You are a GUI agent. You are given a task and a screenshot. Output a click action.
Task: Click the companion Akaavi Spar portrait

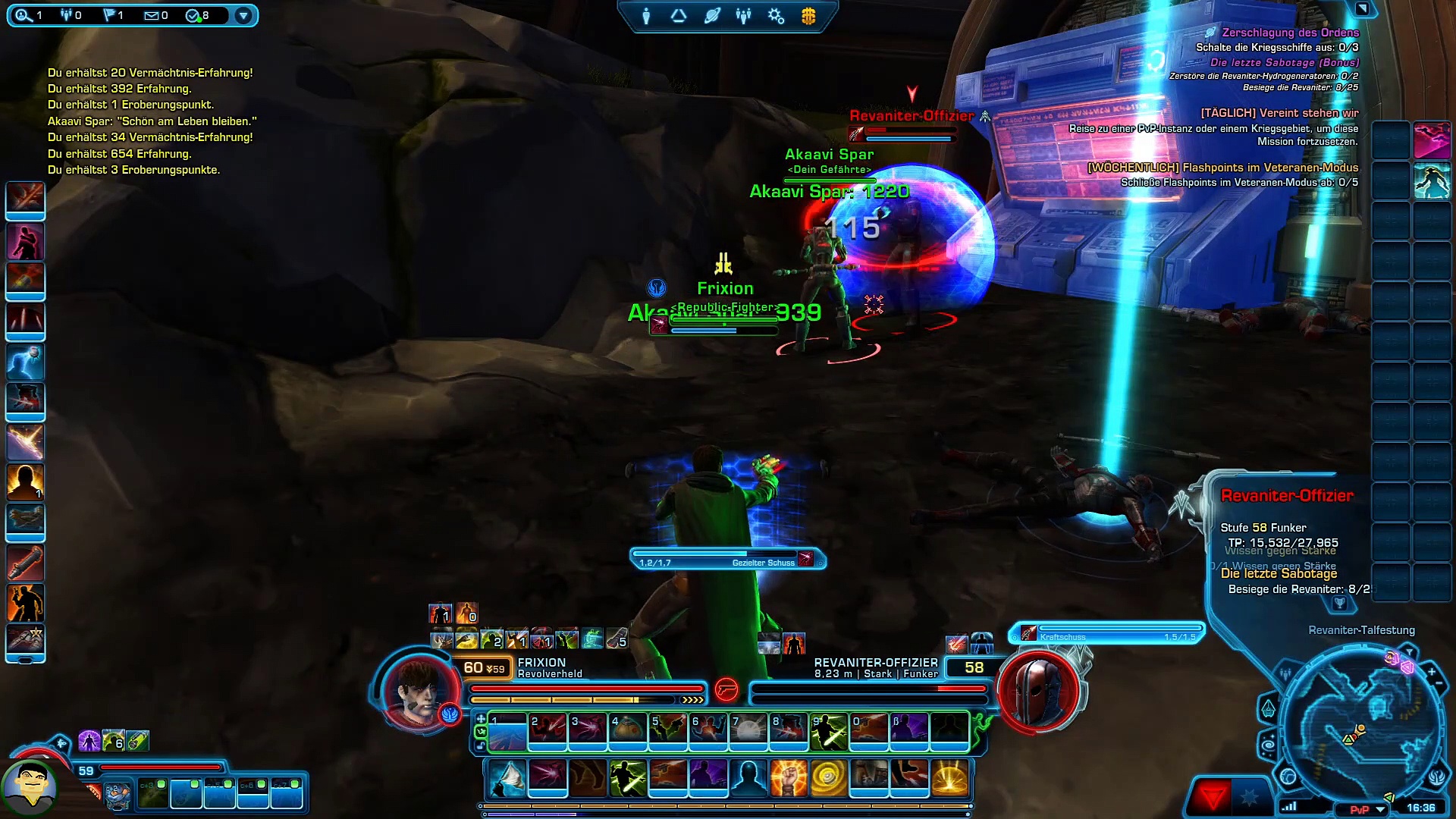[x=30, y=787]
